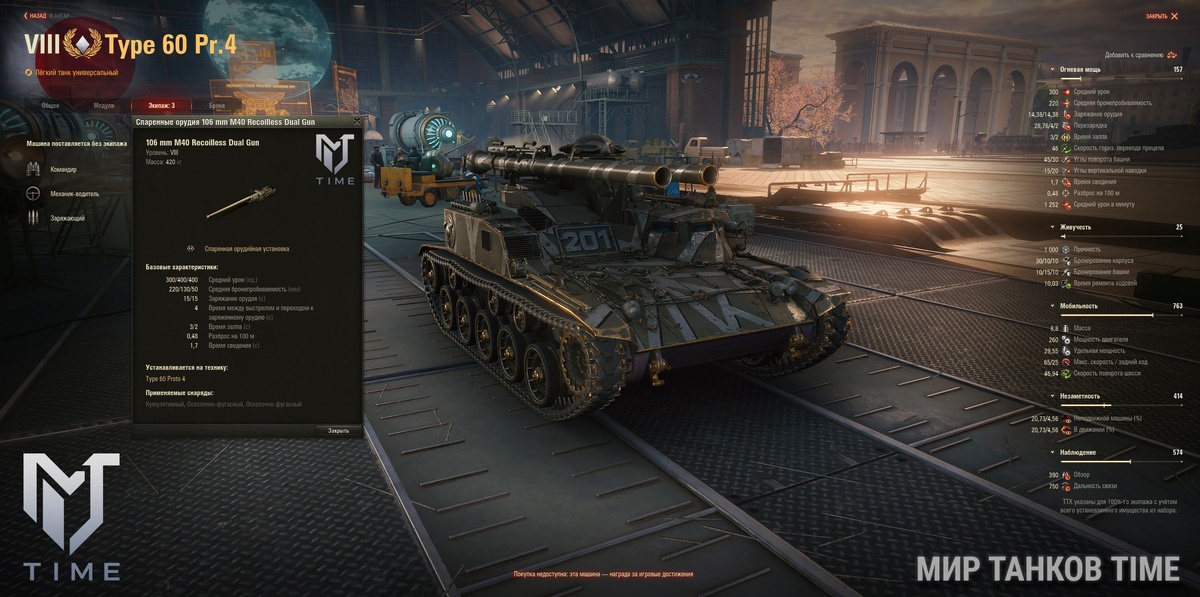Close gun info window with X

356,121
